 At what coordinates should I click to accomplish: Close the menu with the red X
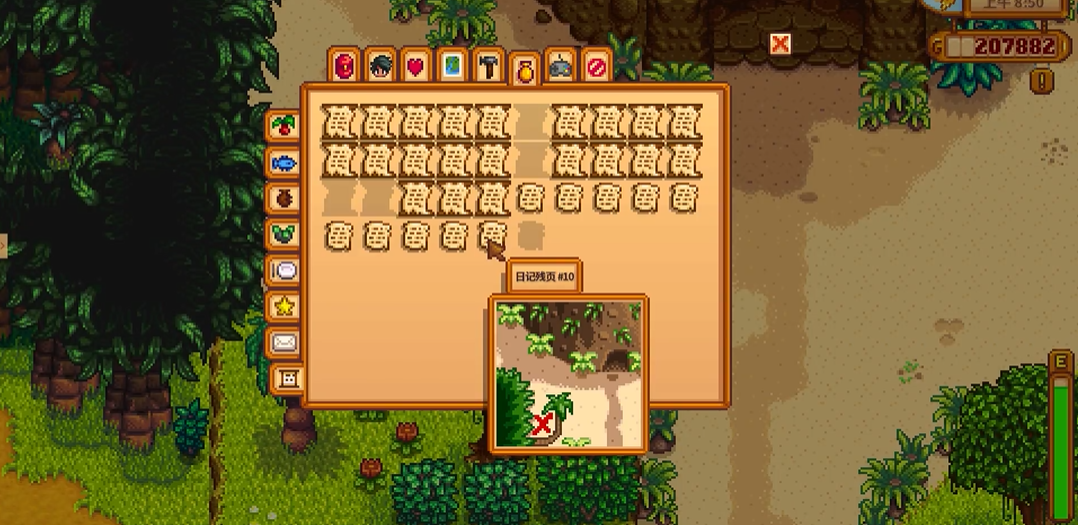pyautogui.click(x=780, y=43)
